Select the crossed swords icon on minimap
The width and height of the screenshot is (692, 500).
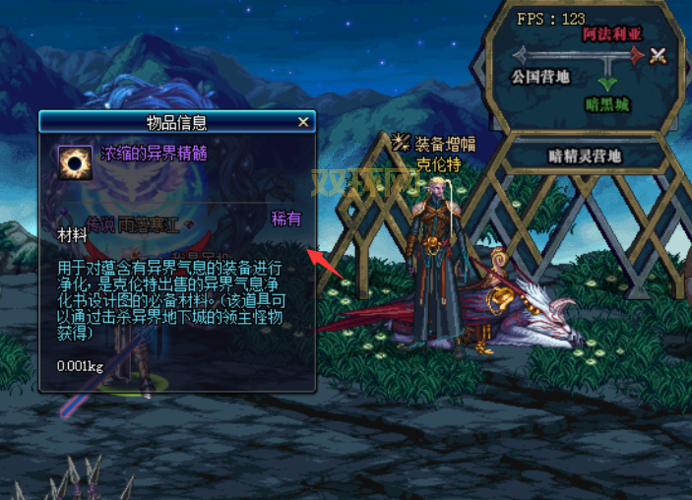click(657, 56)
